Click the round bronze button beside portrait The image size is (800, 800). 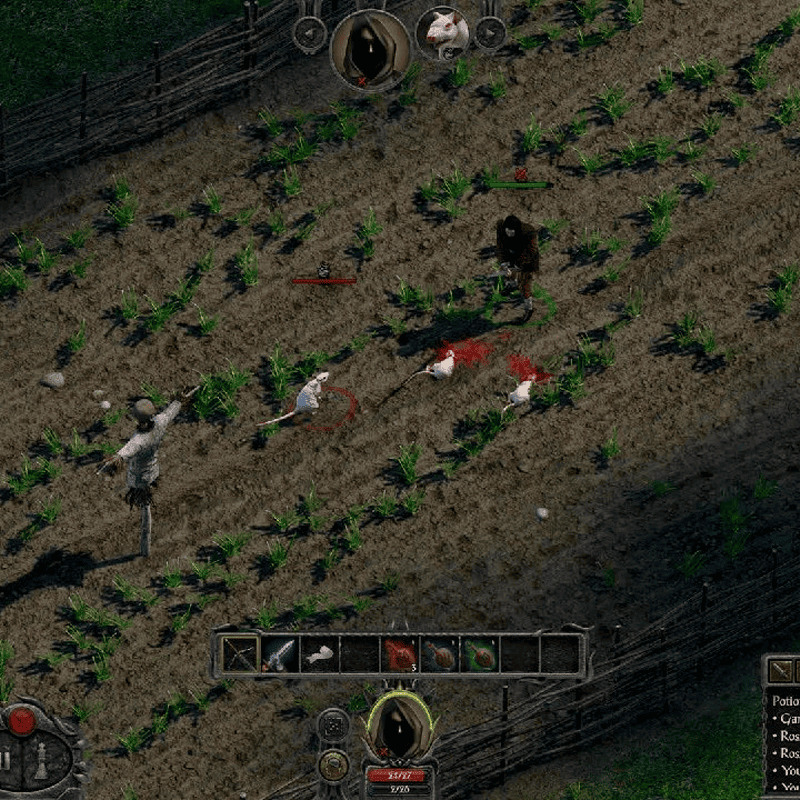[x=333, y=765]
